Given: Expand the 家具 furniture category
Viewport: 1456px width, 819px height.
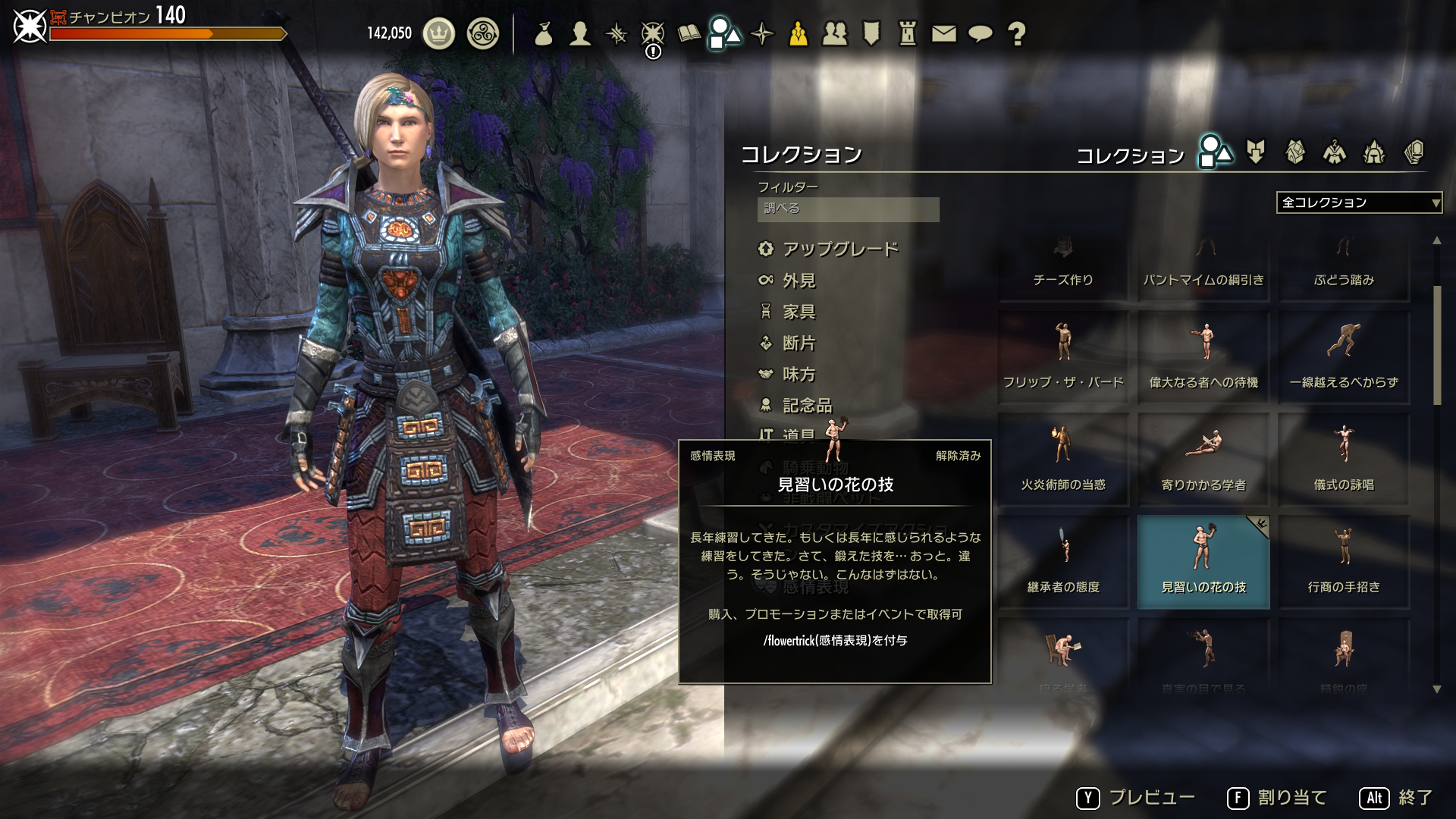Looking at the screenshot, I should (x=799, y=312).
